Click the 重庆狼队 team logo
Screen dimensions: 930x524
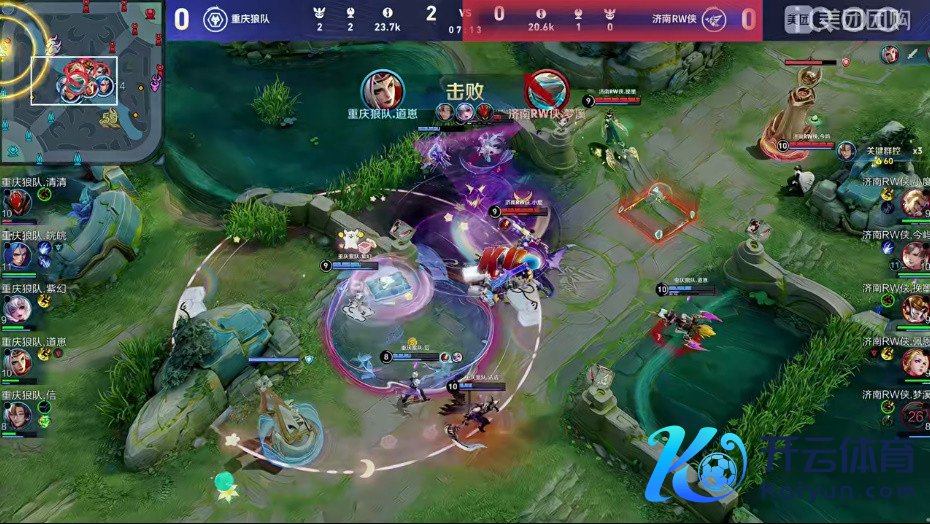point(215,19)
